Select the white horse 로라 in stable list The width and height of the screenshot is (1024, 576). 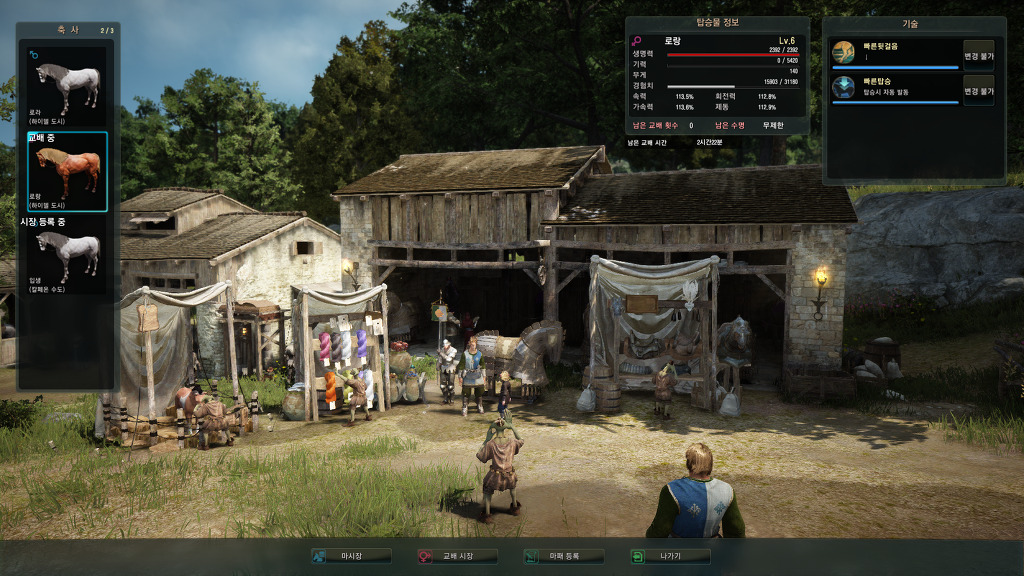pyautogui.click(x=67, y=83)
